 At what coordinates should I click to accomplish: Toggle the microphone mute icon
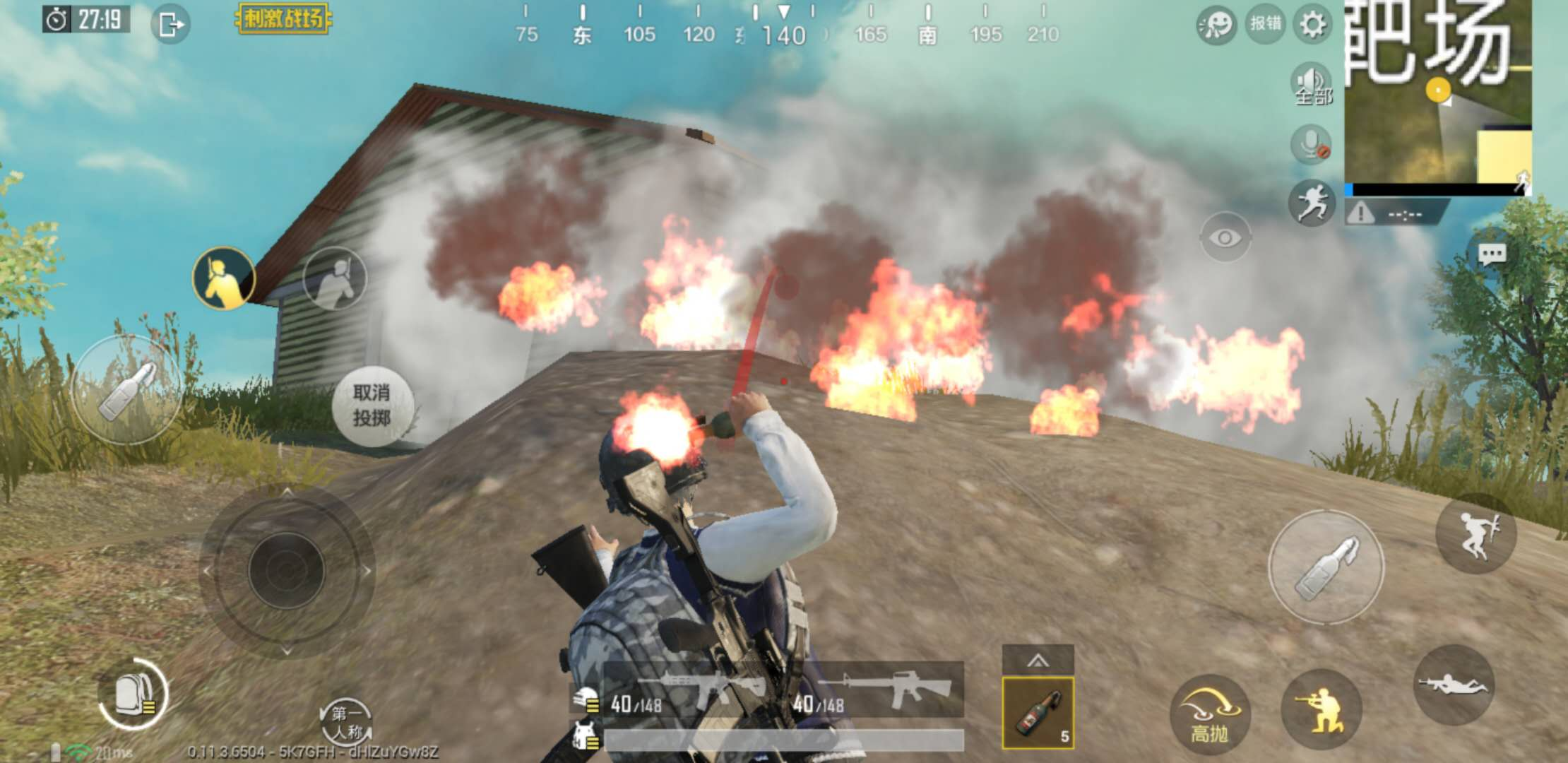click(x=1312, y=145)
